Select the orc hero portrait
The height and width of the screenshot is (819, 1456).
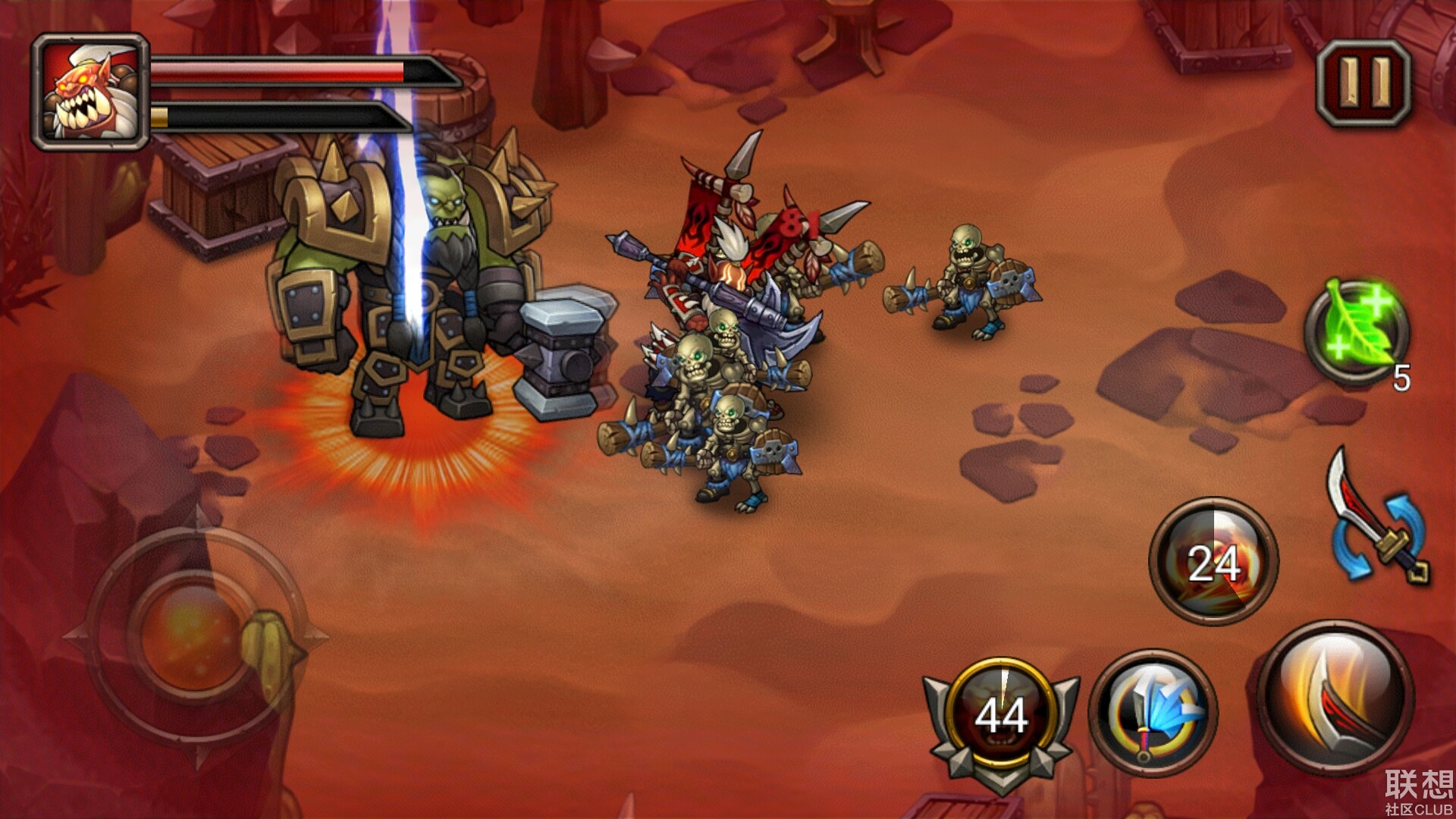point(91,93)
